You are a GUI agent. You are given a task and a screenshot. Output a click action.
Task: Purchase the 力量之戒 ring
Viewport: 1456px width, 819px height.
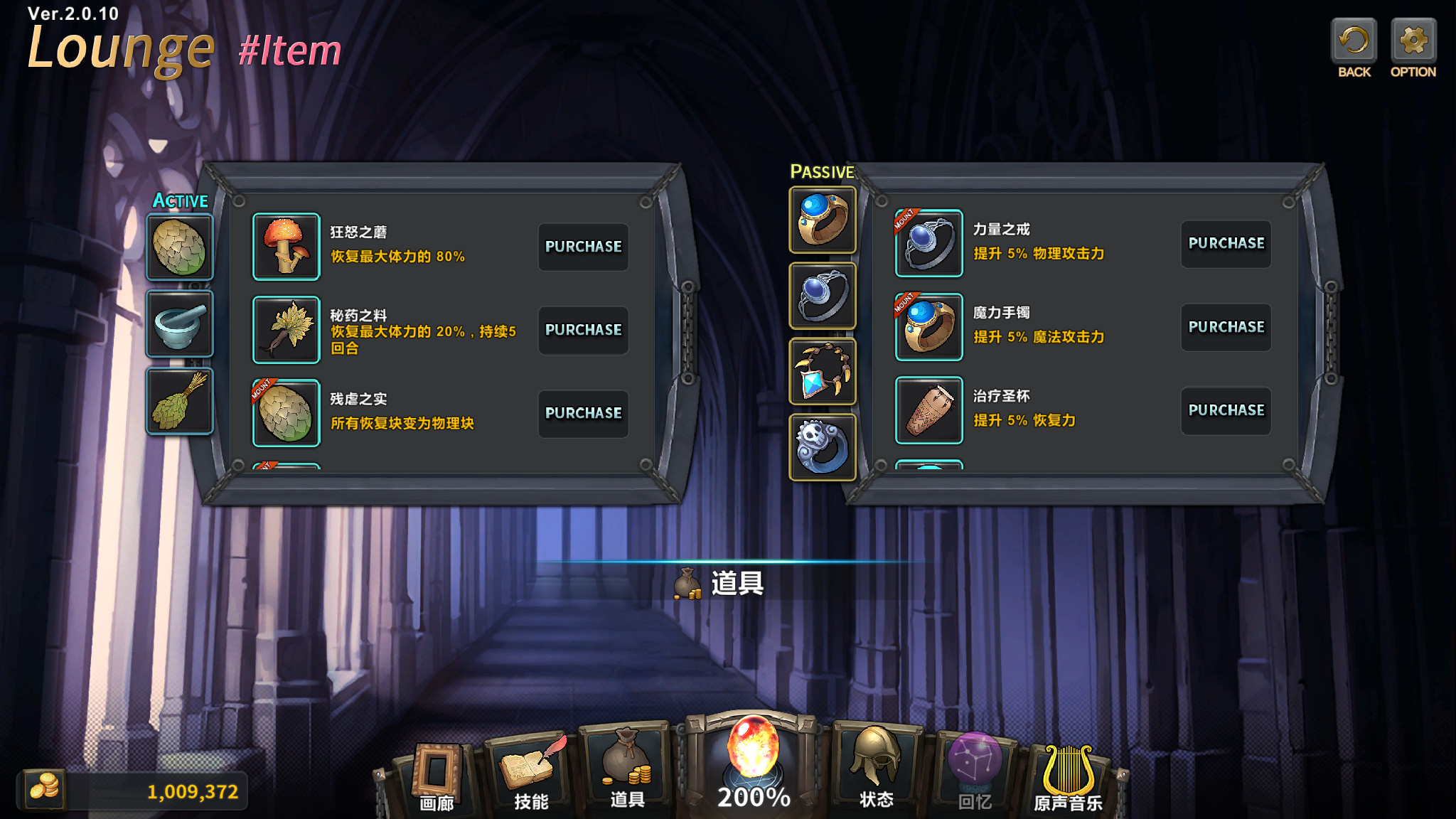[1226, 244]
